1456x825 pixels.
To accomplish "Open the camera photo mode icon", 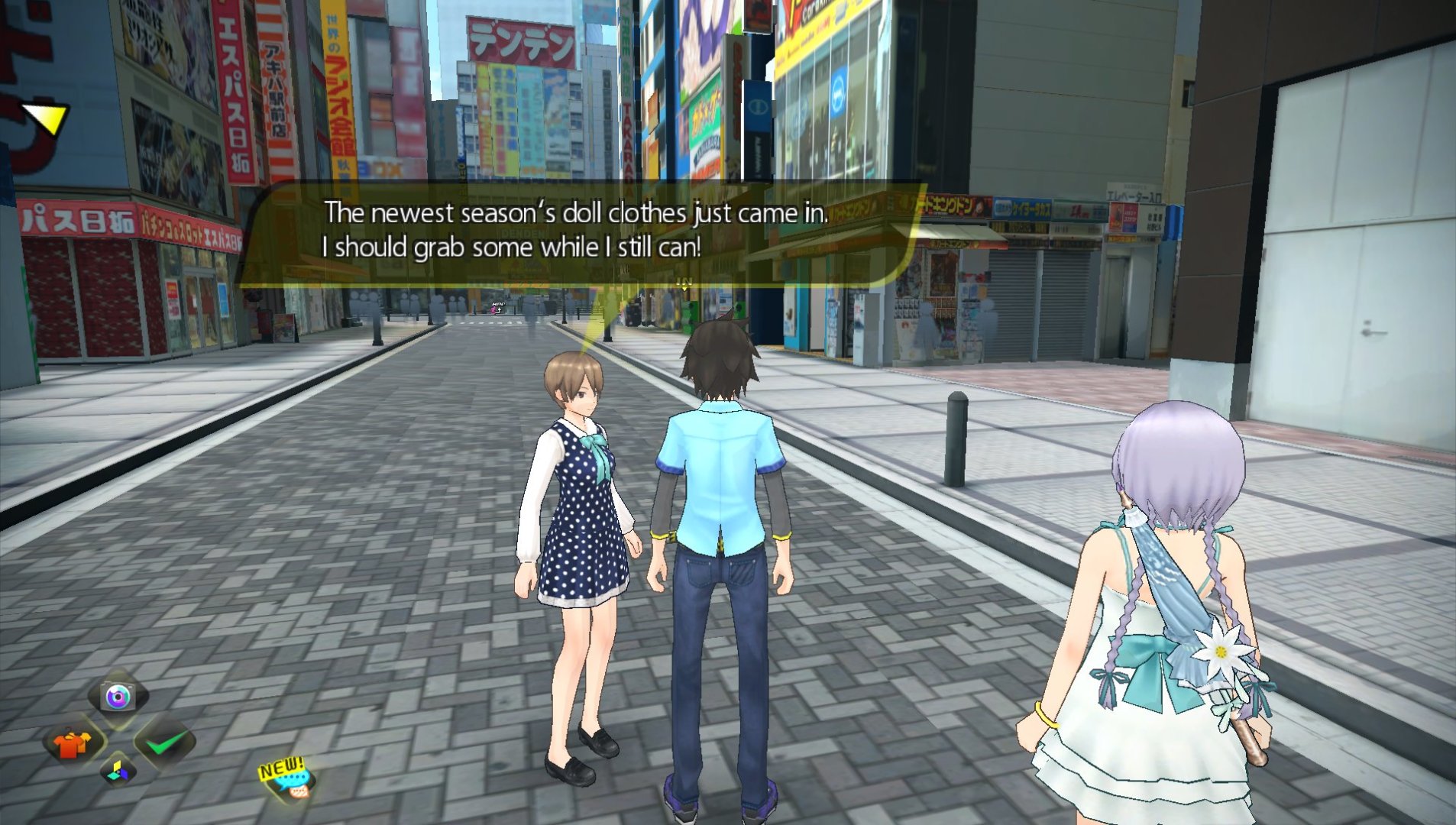I will coord(118,696).
